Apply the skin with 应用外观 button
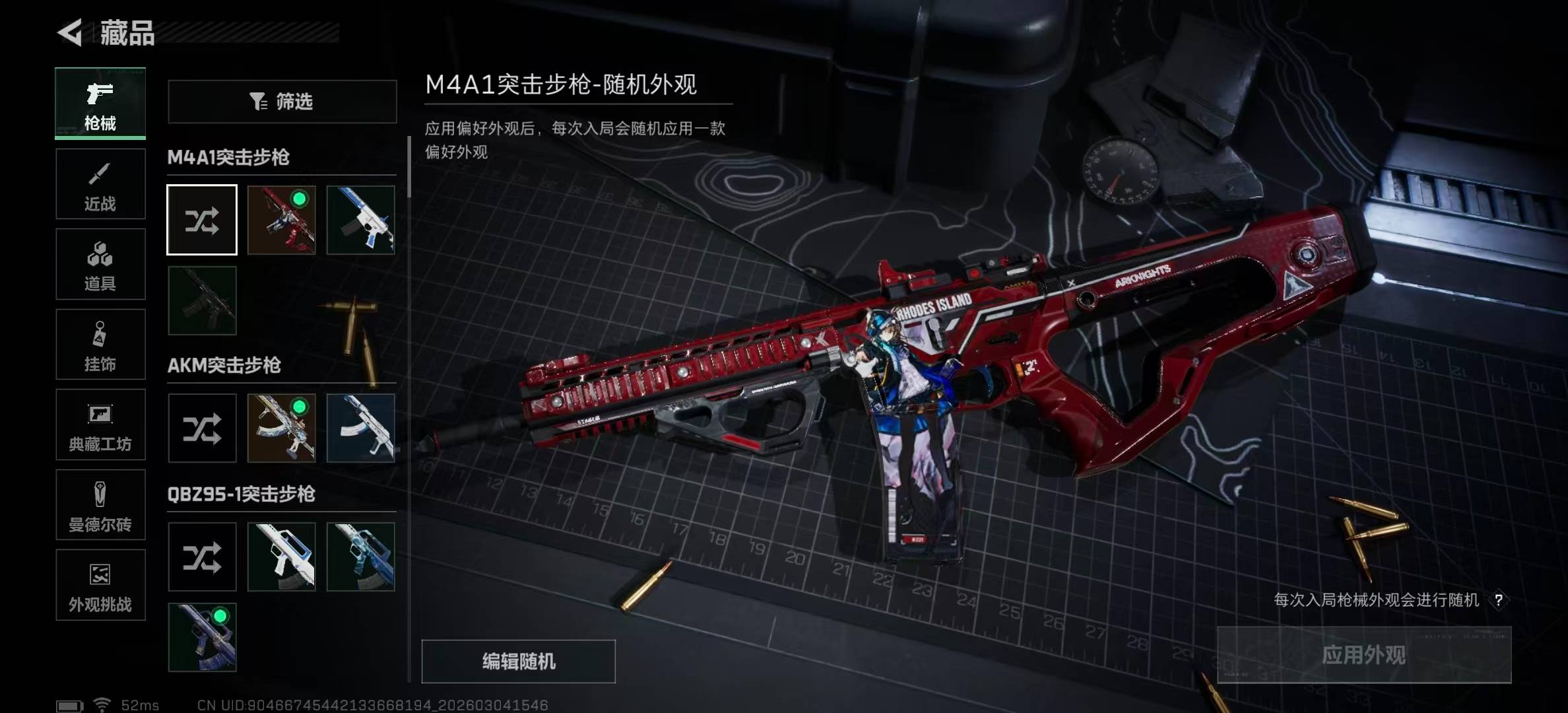This screenshot has height=713, width=1568. [x=1364, y=655]
